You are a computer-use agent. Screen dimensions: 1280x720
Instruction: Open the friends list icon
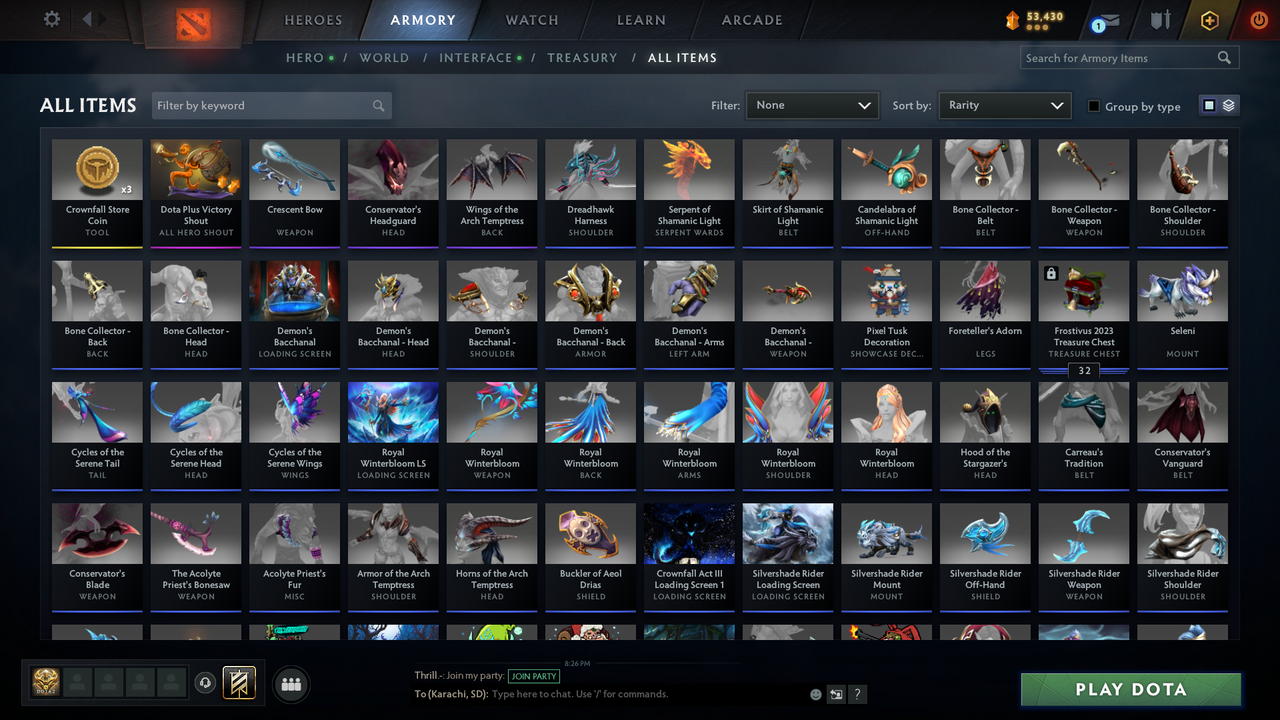[x=290, y=684]
